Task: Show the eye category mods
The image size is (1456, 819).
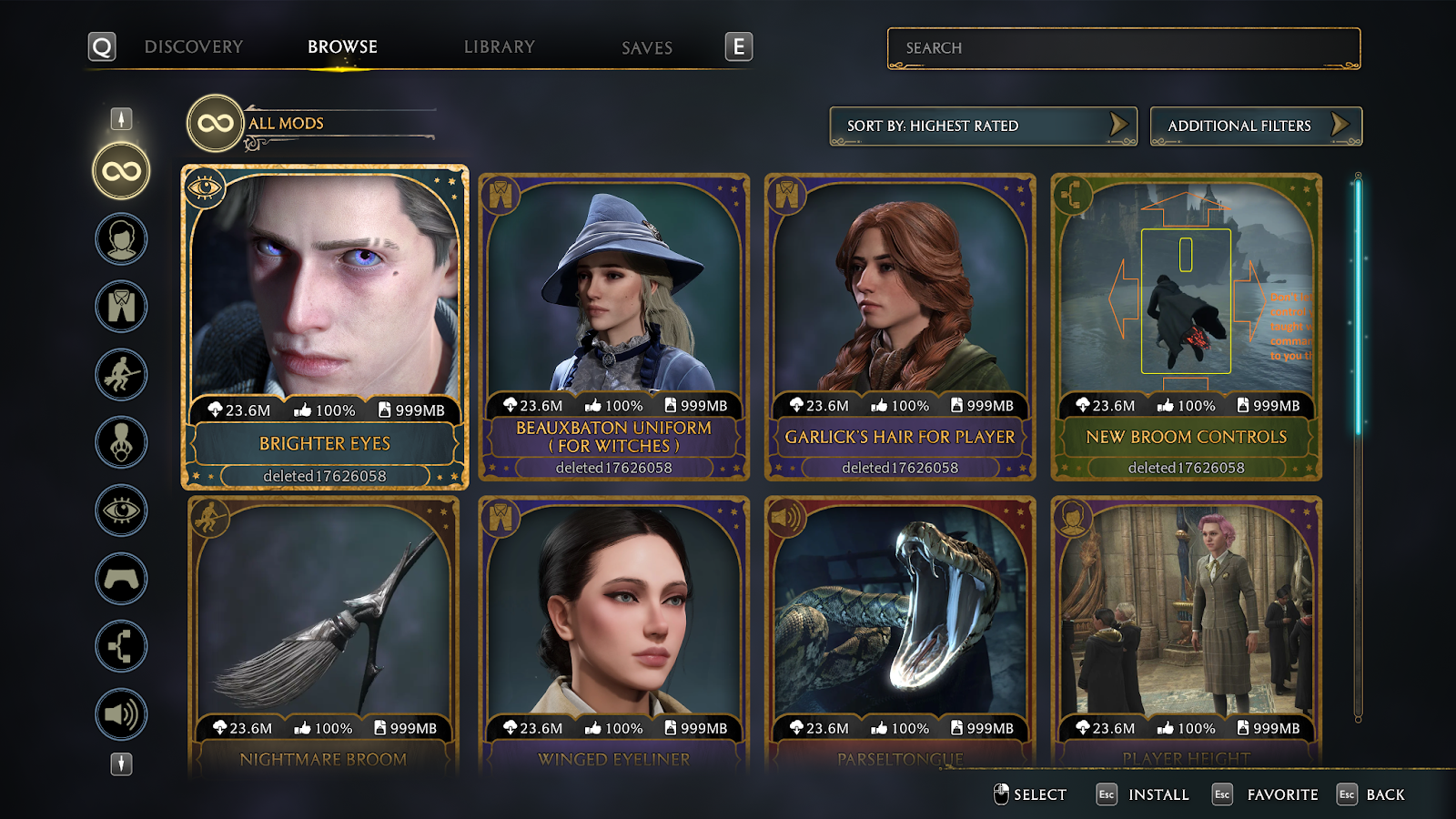Action: (x=121, y=511)
